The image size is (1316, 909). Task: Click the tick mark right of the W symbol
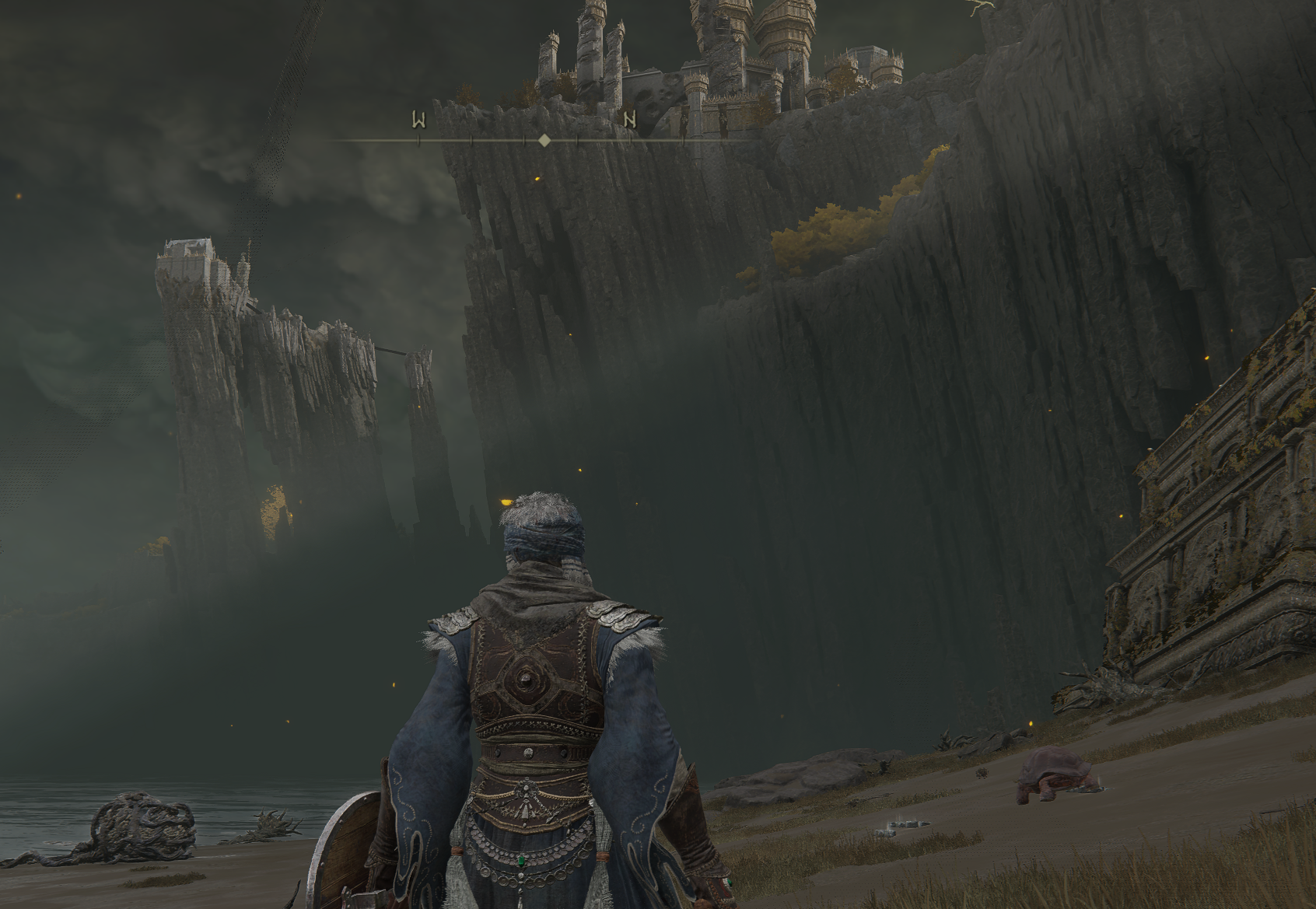[471, 141]
